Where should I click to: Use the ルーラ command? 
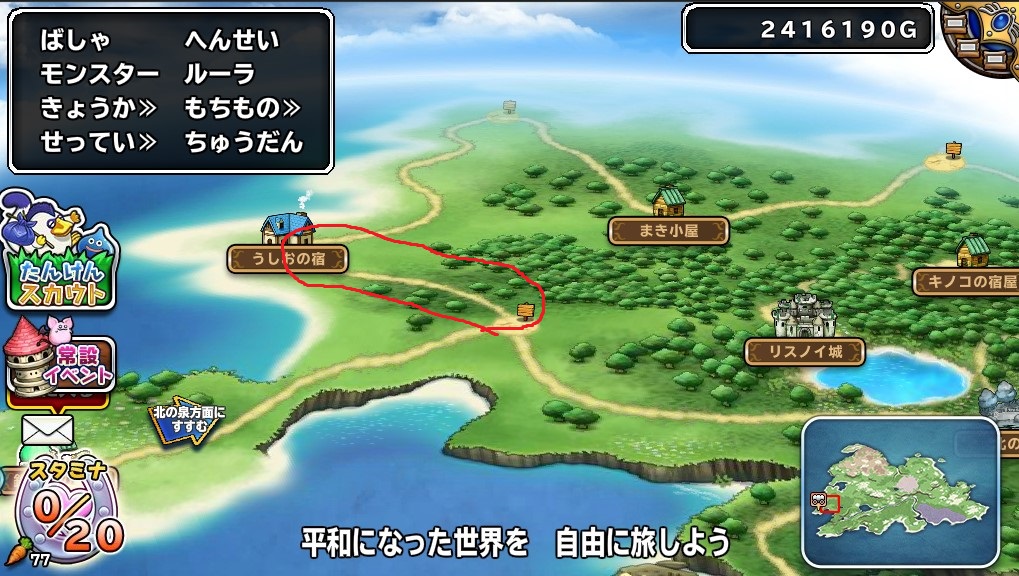coord(220,75)
